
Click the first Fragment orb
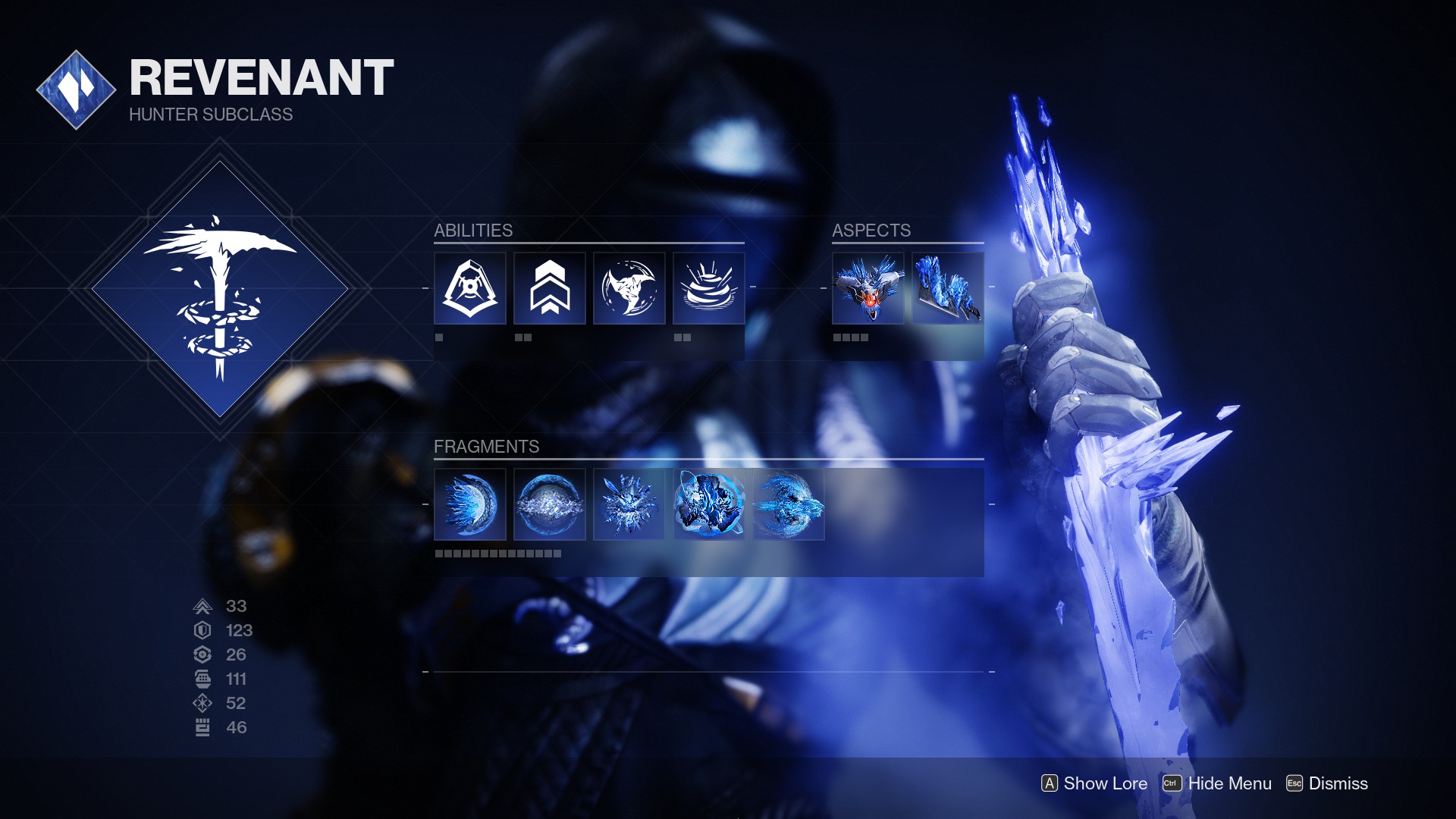[470, 504]
